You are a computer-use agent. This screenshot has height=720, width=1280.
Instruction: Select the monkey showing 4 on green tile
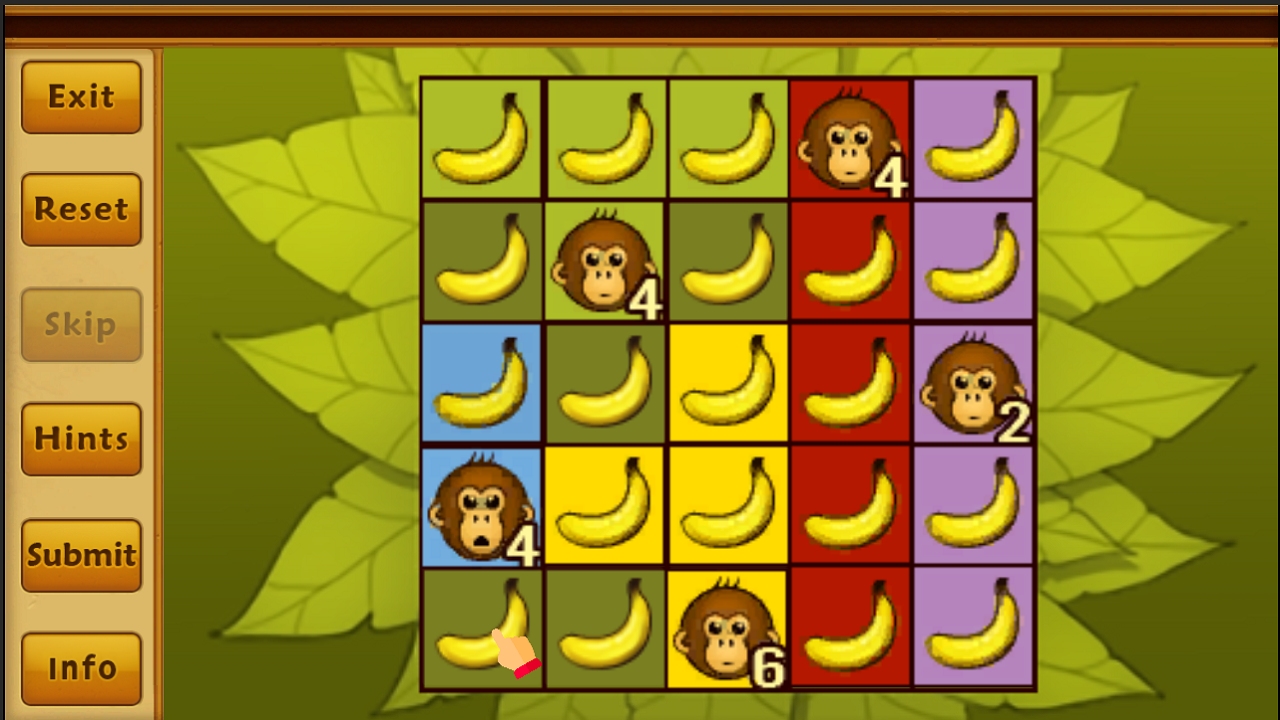pyautogui.click(x=604, y=259)
